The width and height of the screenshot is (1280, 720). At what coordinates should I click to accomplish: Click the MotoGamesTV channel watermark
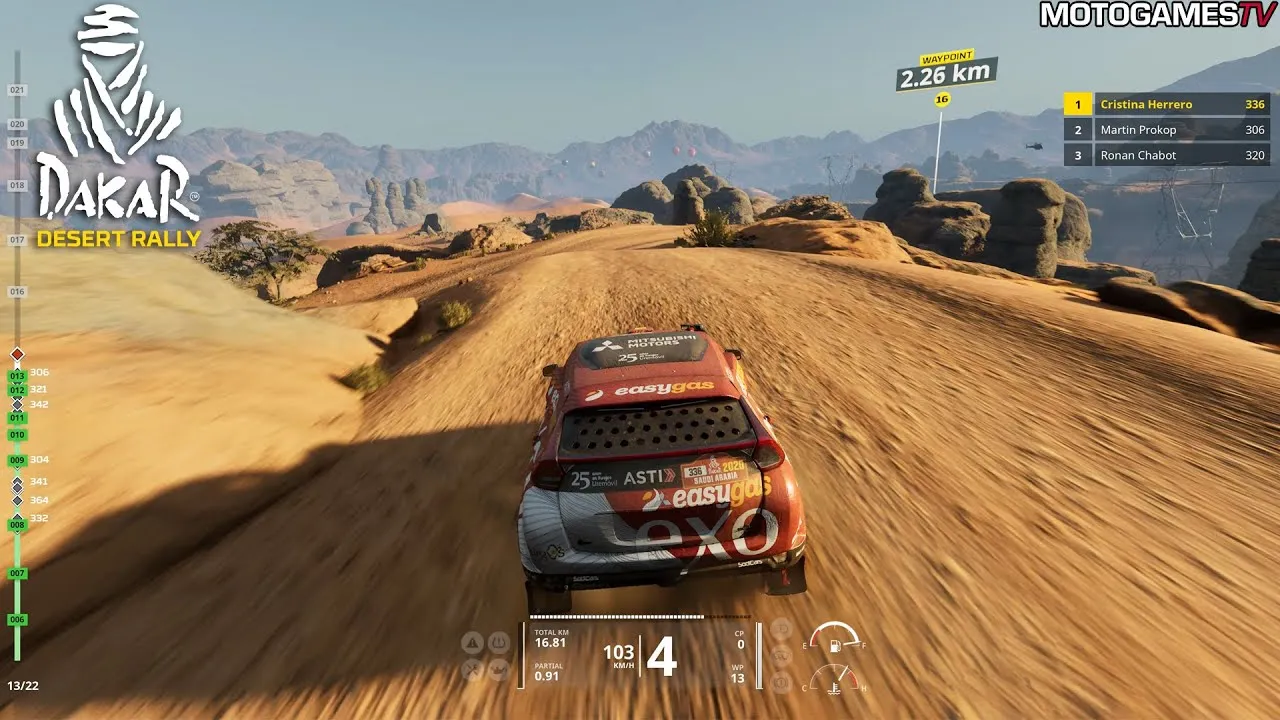tap(1157, 14)
